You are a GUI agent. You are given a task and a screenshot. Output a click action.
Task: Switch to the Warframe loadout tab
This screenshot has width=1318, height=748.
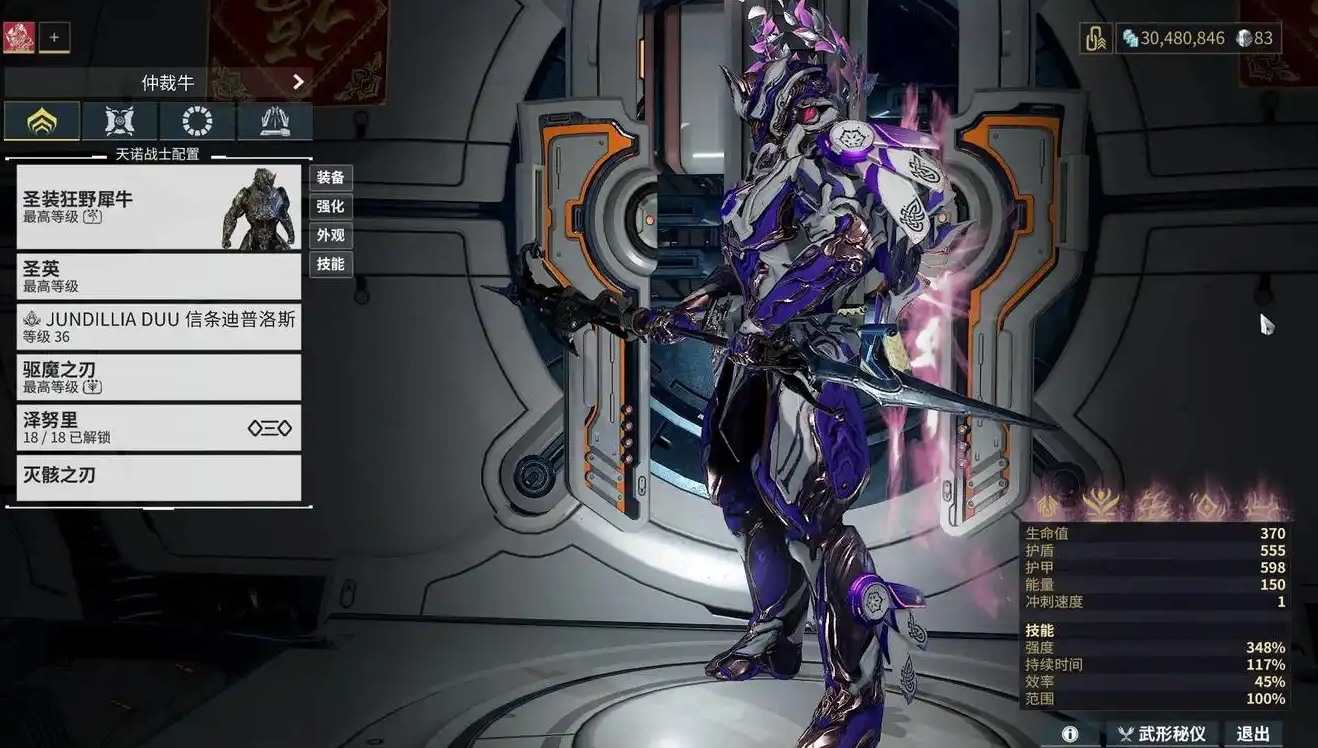42,121
